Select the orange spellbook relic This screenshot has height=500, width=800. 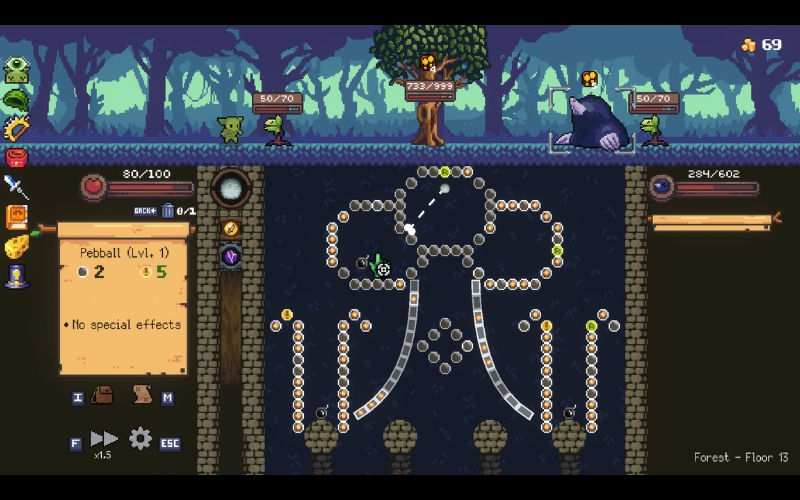[x=16, y=217]
